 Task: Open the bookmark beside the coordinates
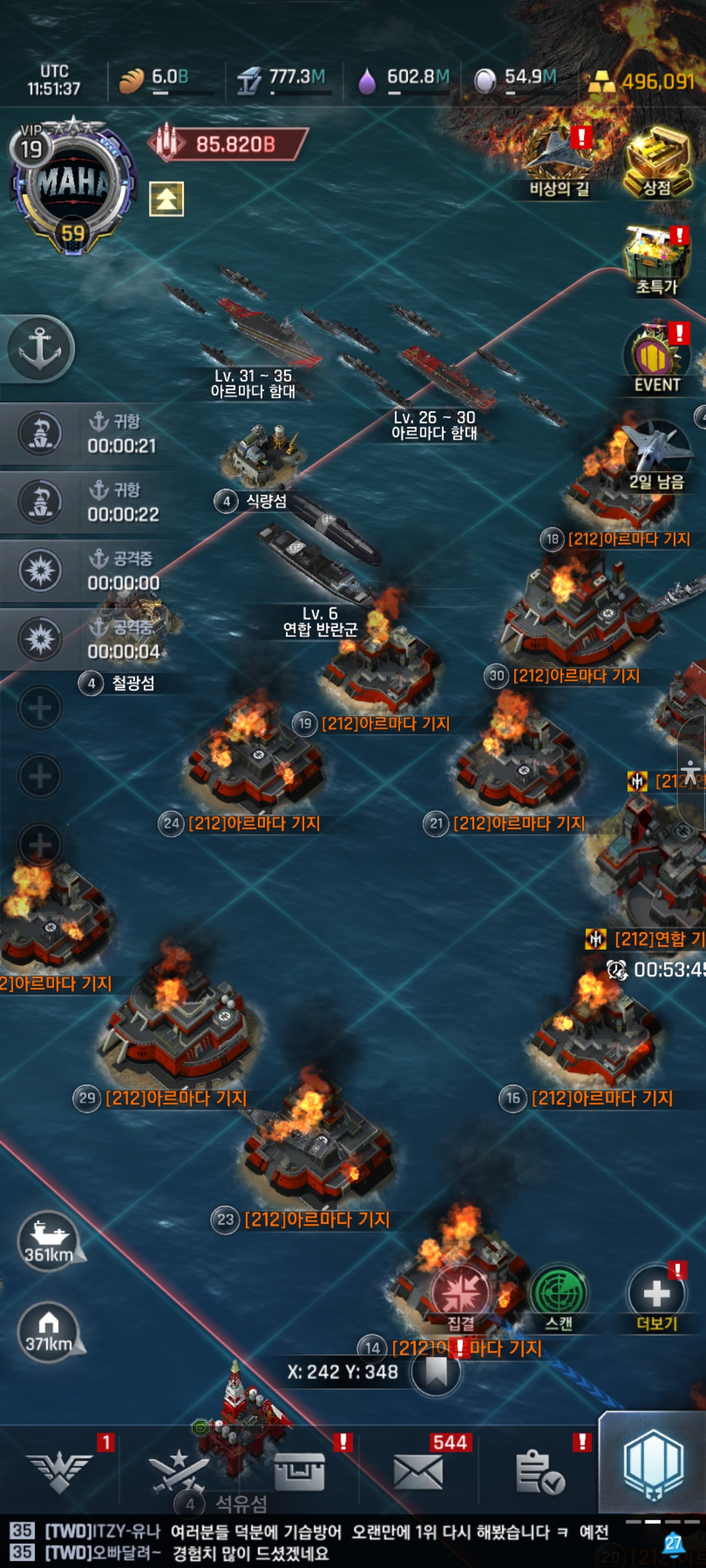pos(436,1371)
